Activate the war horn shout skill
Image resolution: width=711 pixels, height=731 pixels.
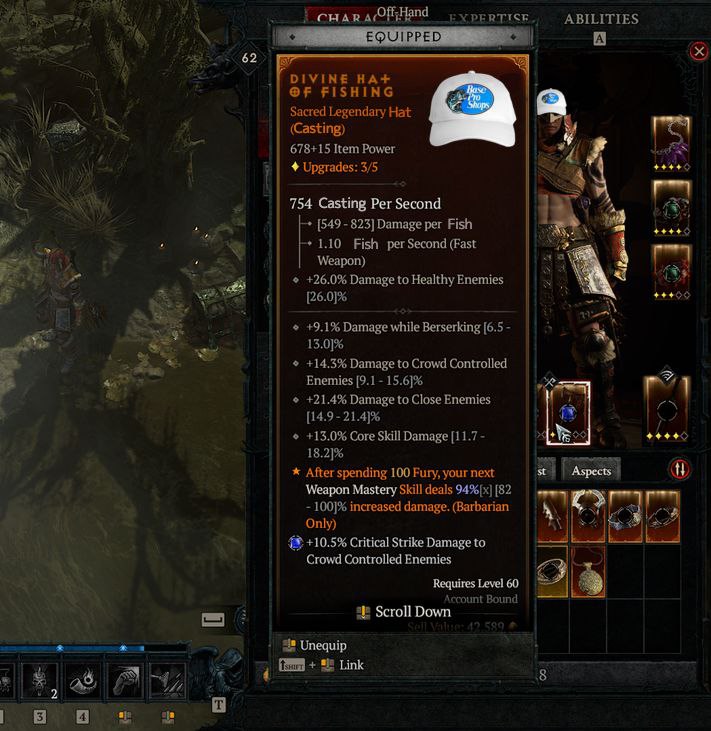coord(82,683)
